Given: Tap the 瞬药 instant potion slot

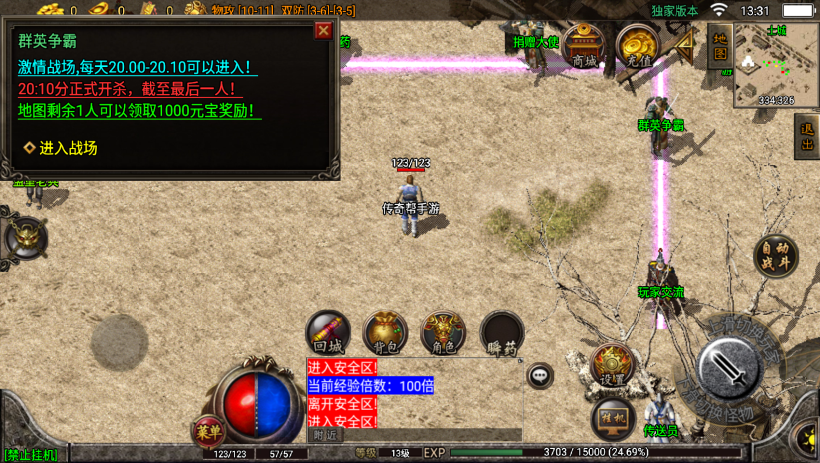Looking at the screenshot, I should click(x=502, y=334).
